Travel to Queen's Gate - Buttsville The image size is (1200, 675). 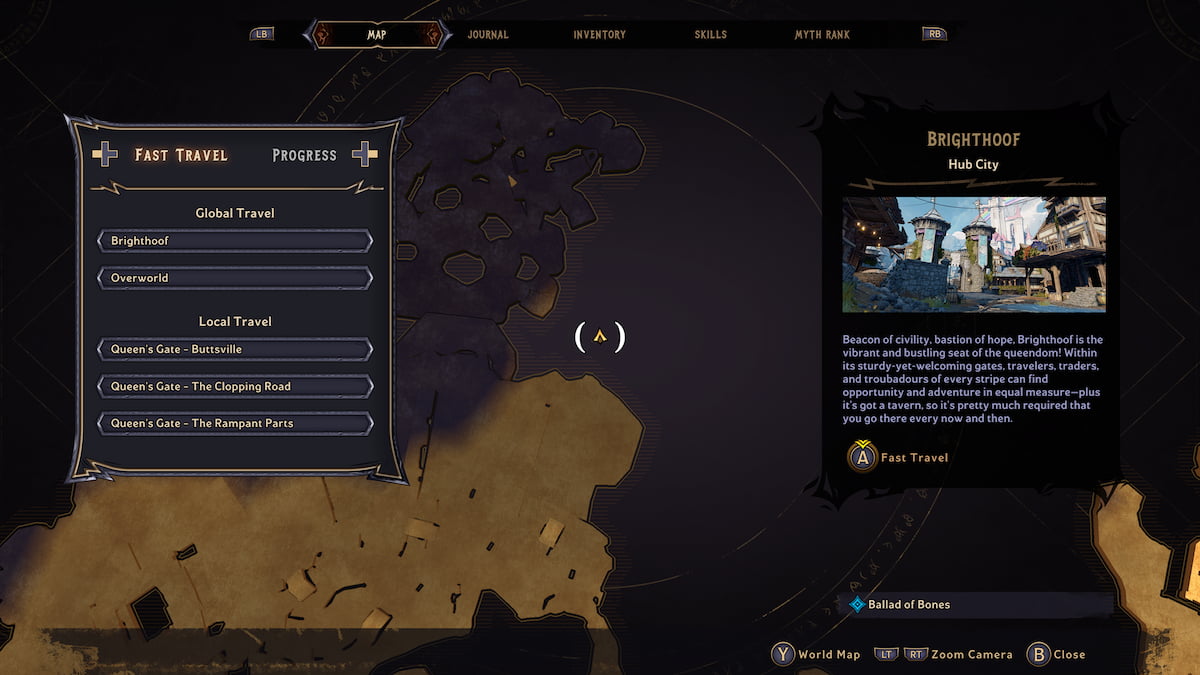click(235, 349)
